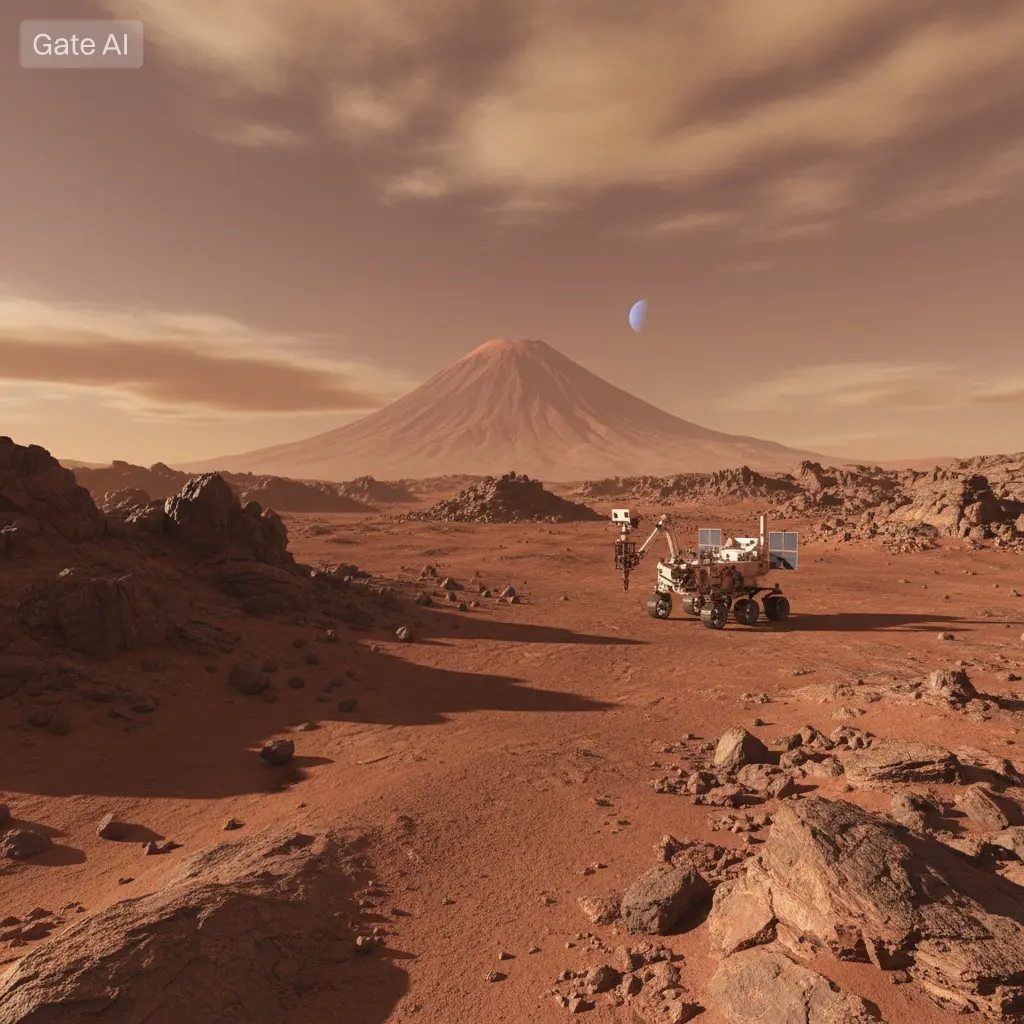The width and height of the screenshot is (1024, 1024).
Task: Click the Gate AI badge
Action: (x=81, y=44)
